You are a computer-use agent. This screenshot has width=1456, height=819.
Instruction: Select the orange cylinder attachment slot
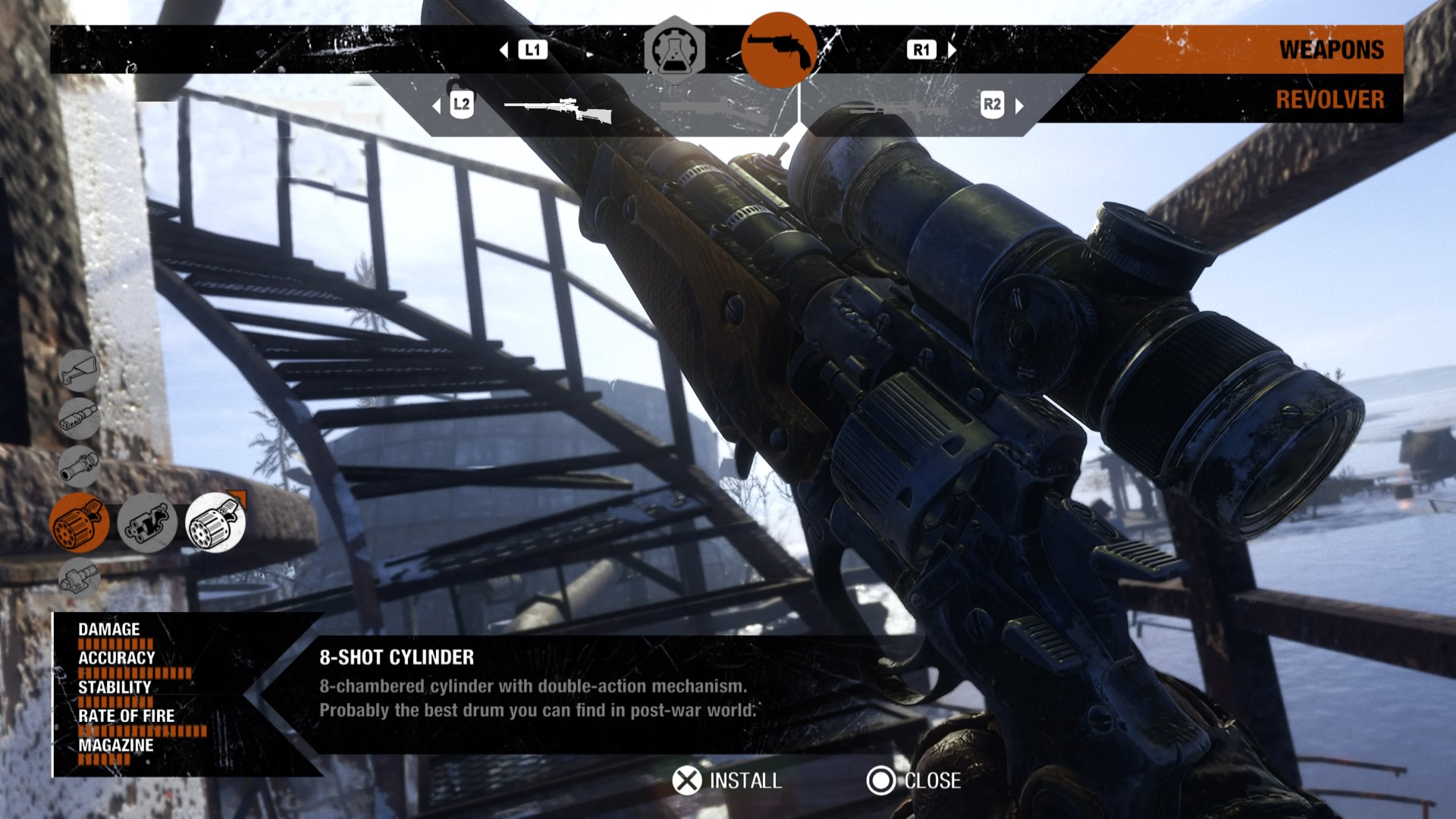click(80, 522)
